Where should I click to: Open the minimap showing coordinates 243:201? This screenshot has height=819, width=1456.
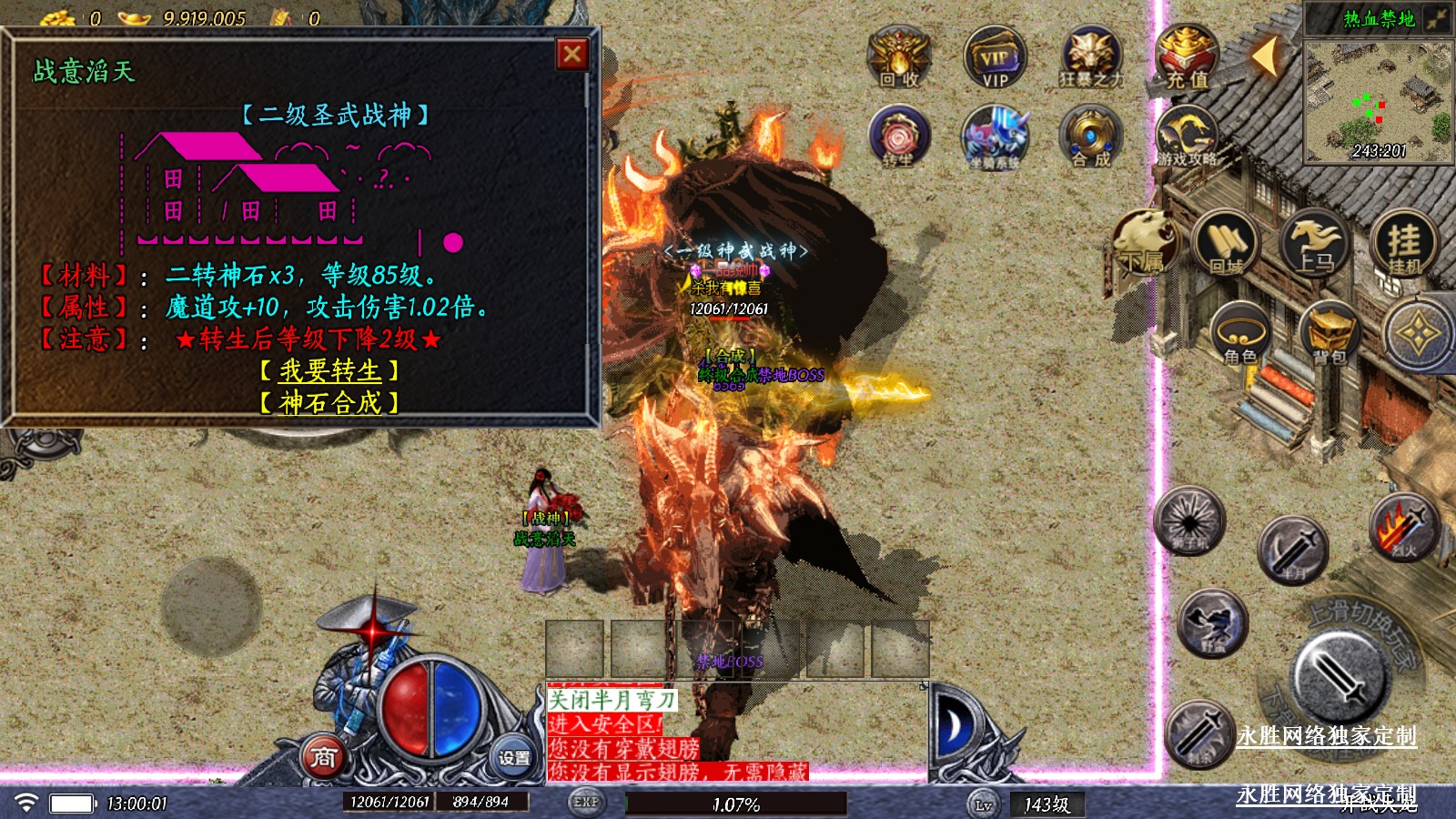[x=1378, y=102]
